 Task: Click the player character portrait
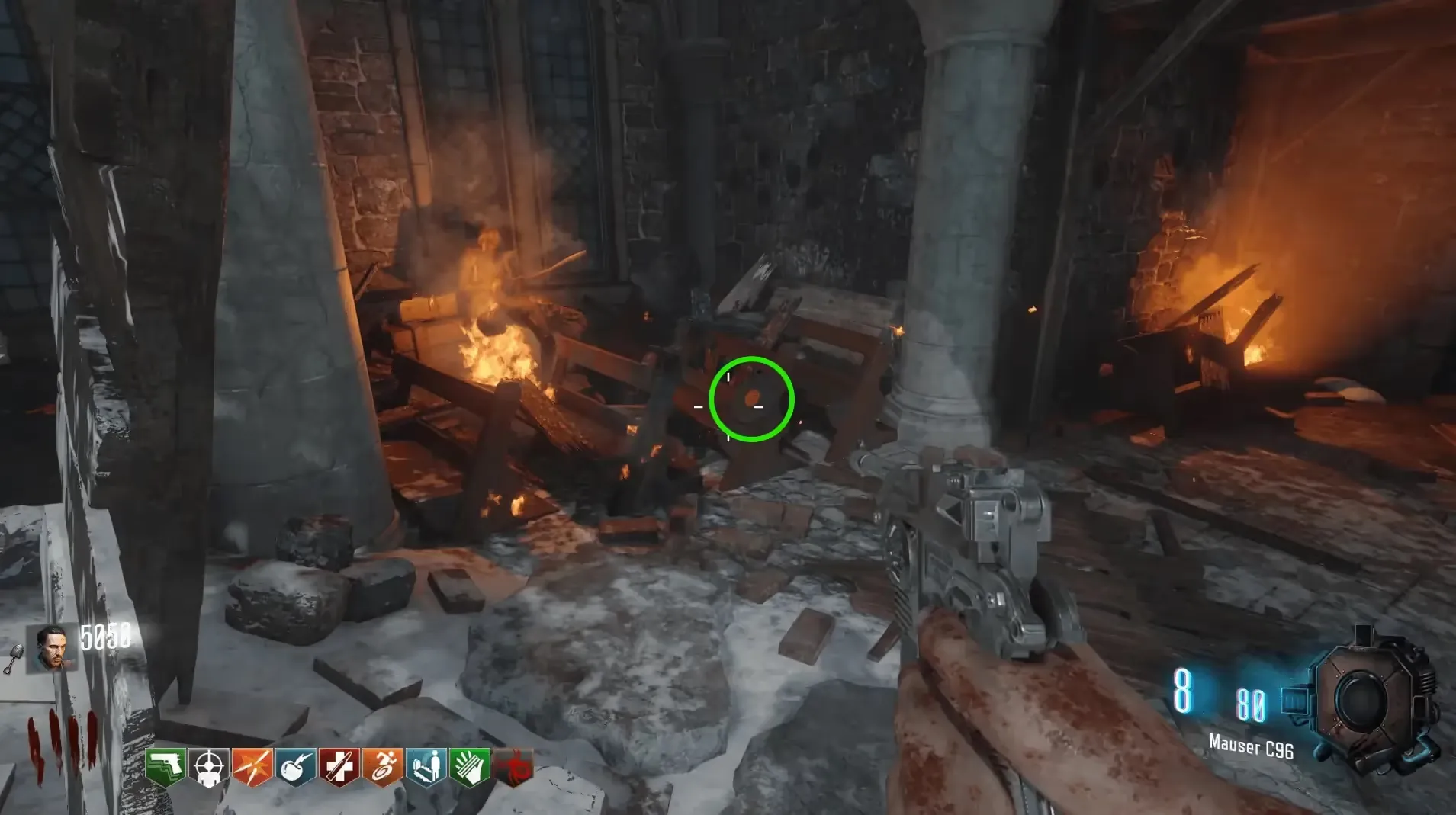click(52, 648)
